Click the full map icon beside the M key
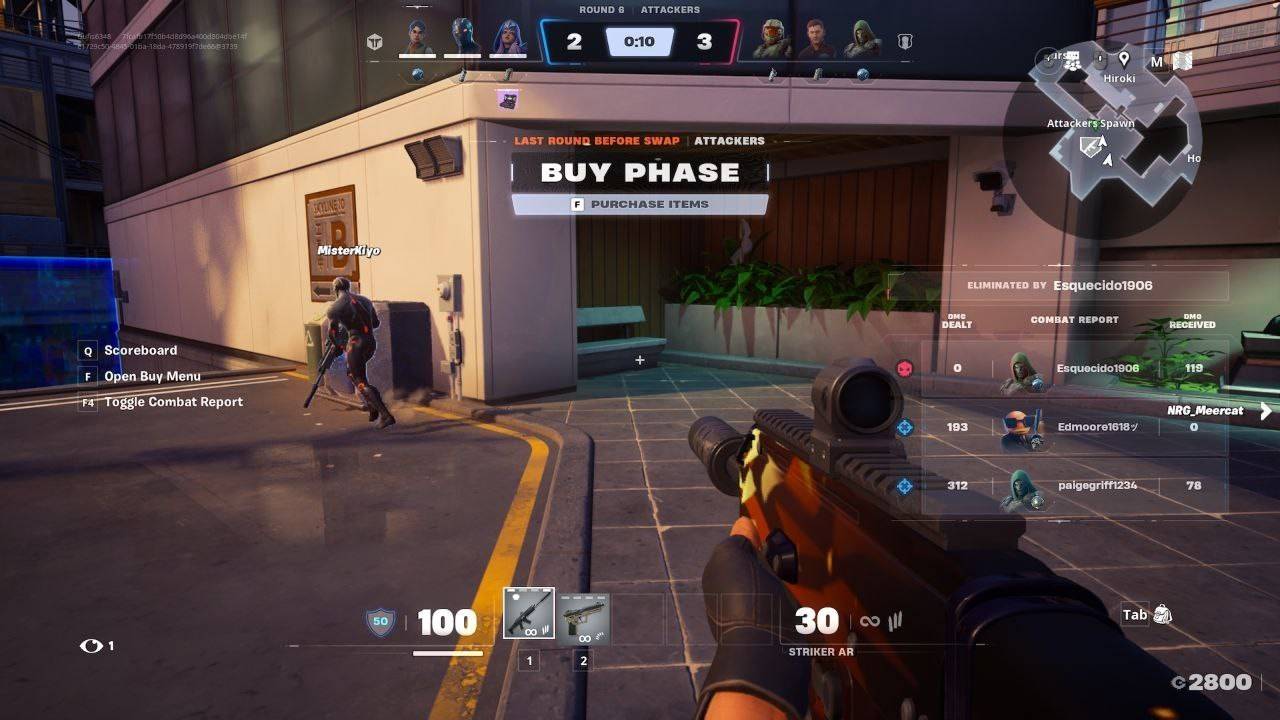 coord(1184,60)
